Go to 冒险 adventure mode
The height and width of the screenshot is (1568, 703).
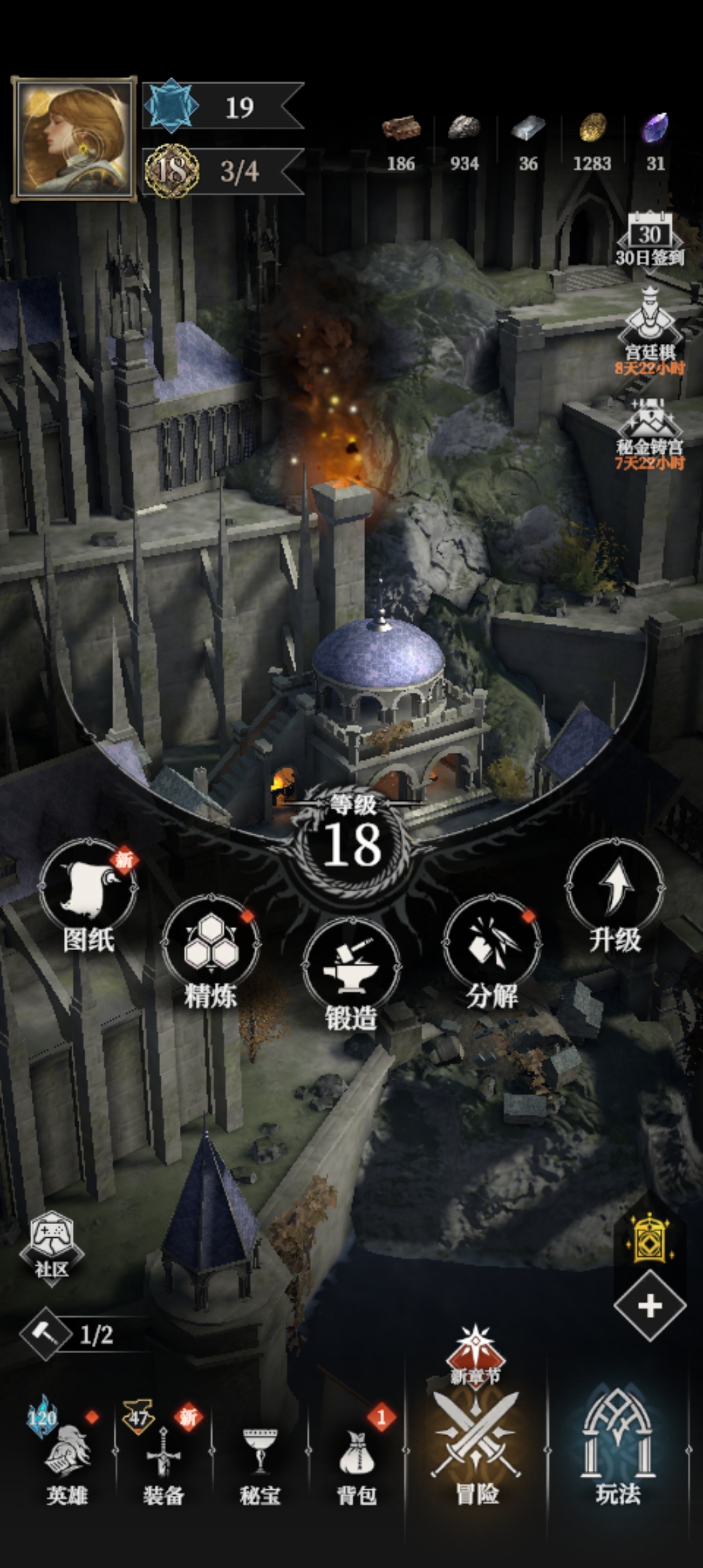pos(476,1446)
